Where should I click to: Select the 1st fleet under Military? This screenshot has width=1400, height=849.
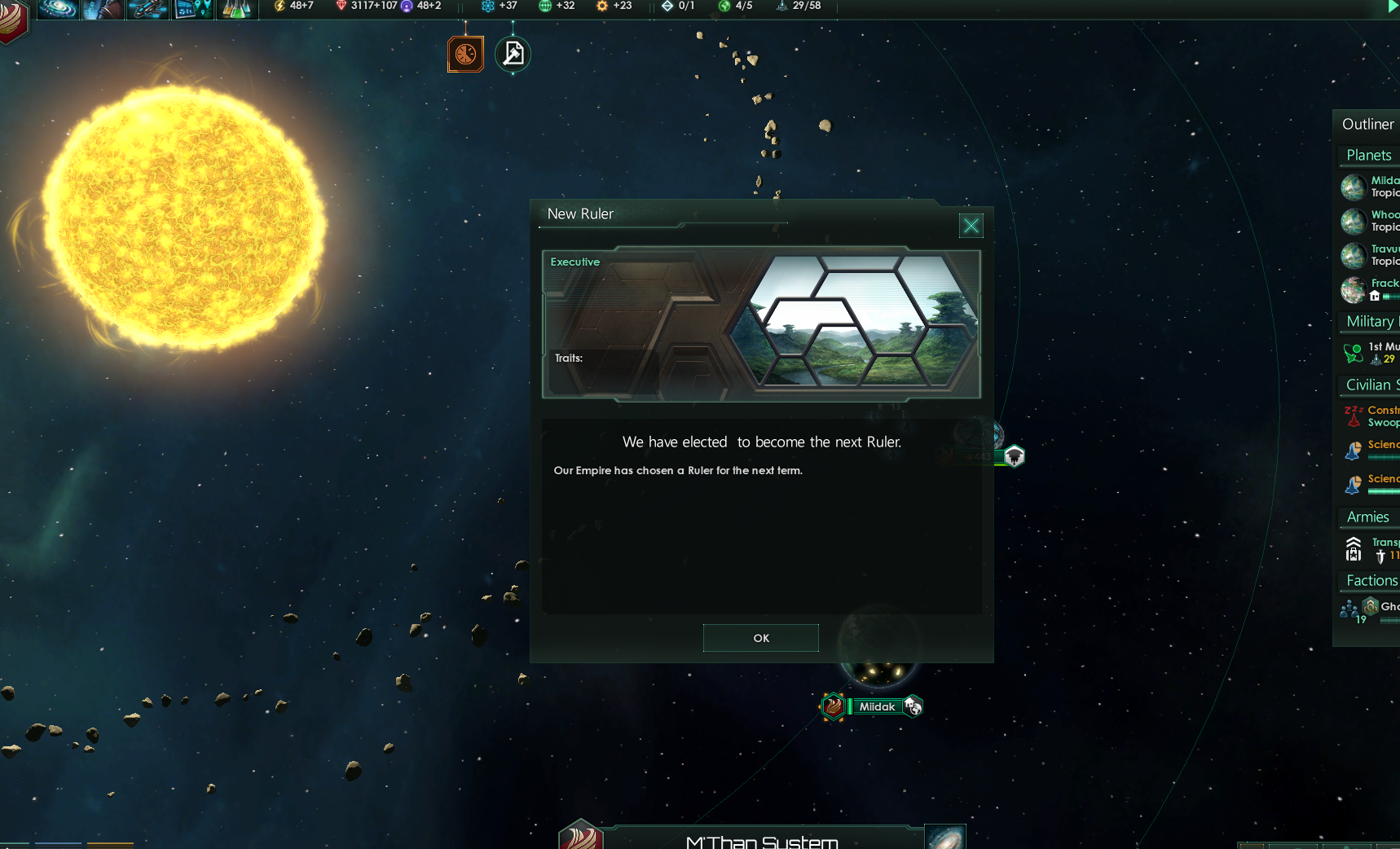1377,352
